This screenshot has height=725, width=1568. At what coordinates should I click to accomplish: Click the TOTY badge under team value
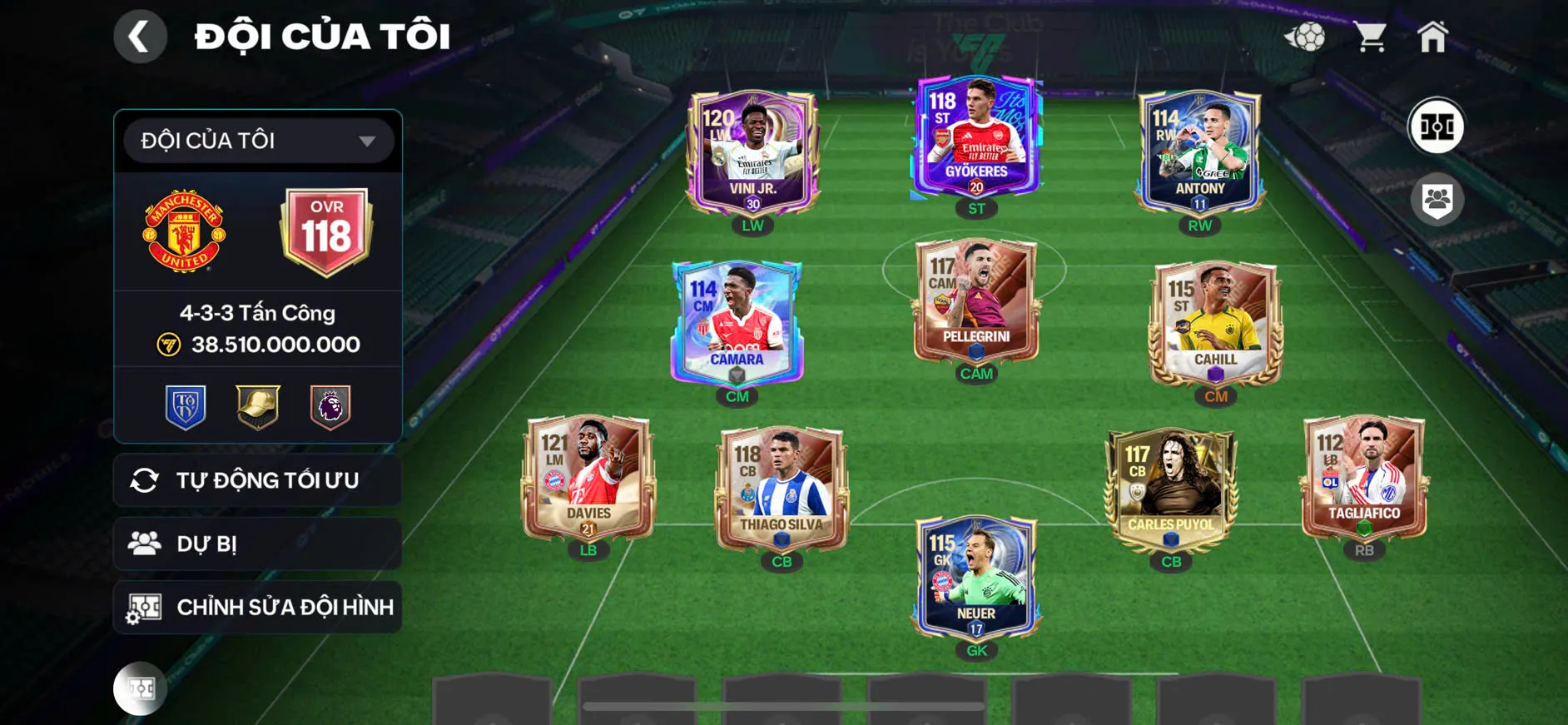click(x=186, y=405)
